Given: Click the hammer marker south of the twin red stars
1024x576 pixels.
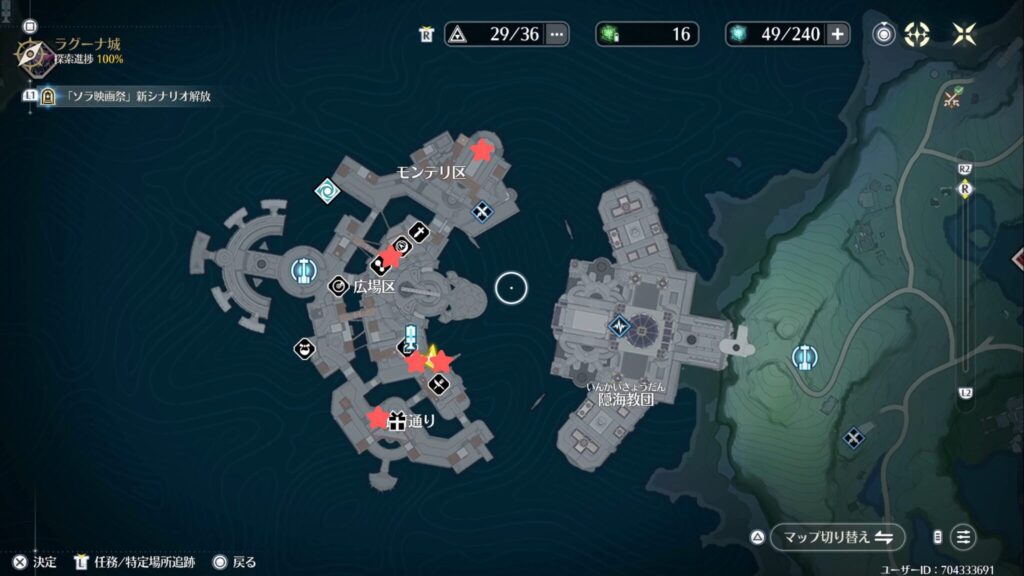Looking at the screenshot, I should pos(438,383).
